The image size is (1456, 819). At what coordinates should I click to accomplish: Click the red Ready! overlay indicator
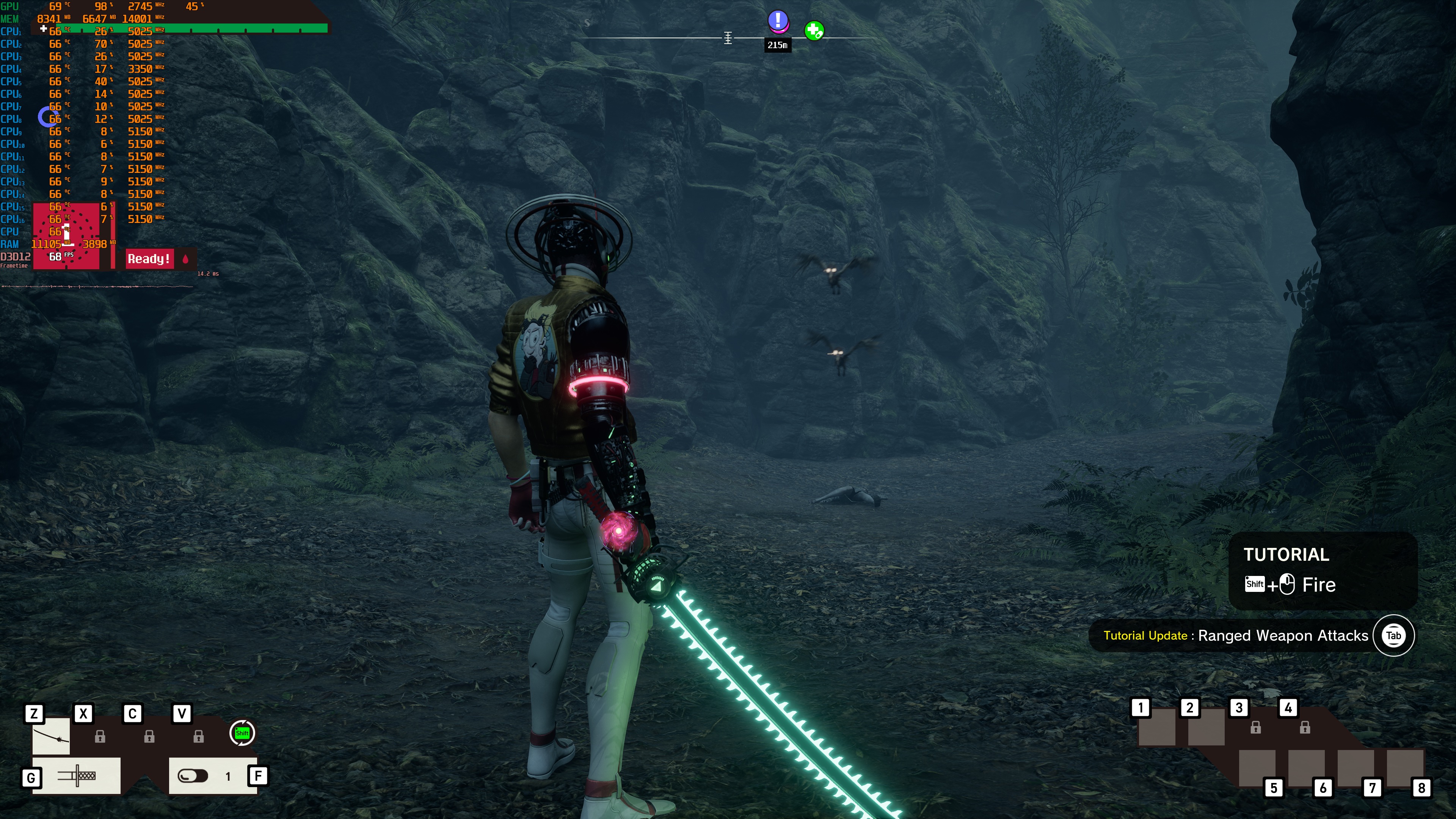click(x=149, y=259)
